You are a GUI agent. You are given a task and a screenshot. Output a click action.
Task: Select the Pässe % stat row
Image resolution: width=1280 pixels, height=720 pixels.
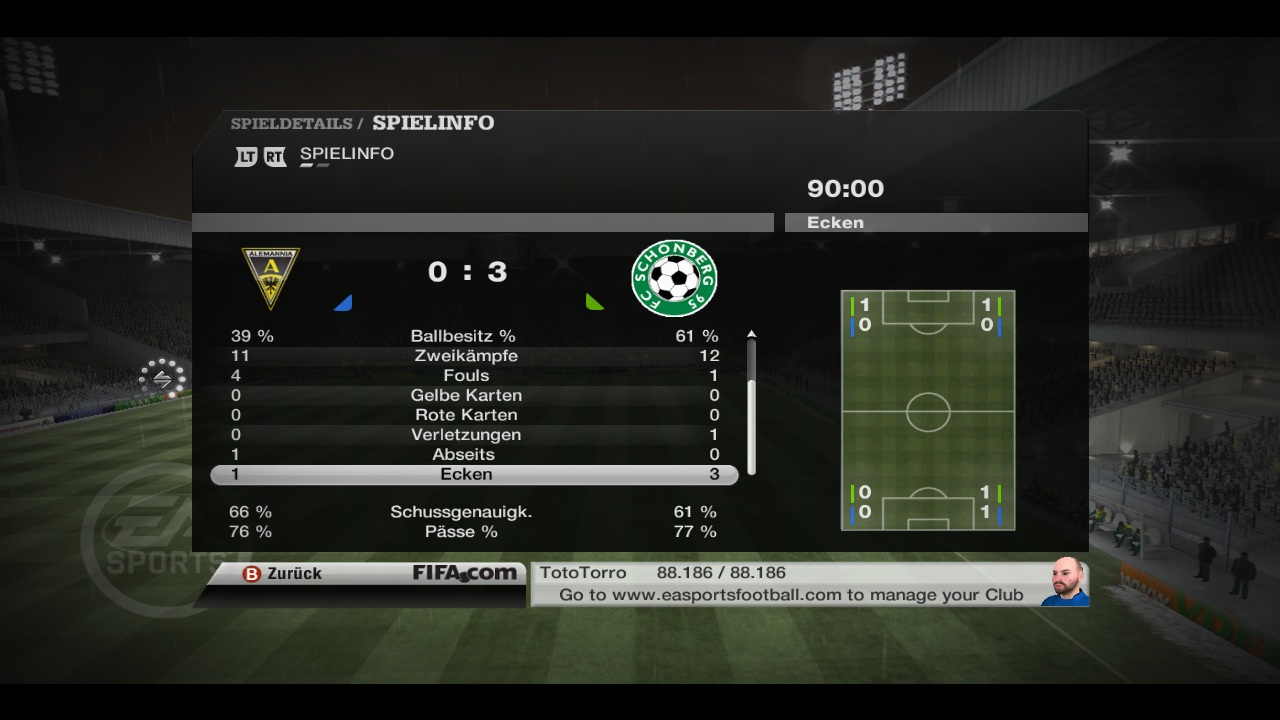pyautogui.click(x=465, y=532)
